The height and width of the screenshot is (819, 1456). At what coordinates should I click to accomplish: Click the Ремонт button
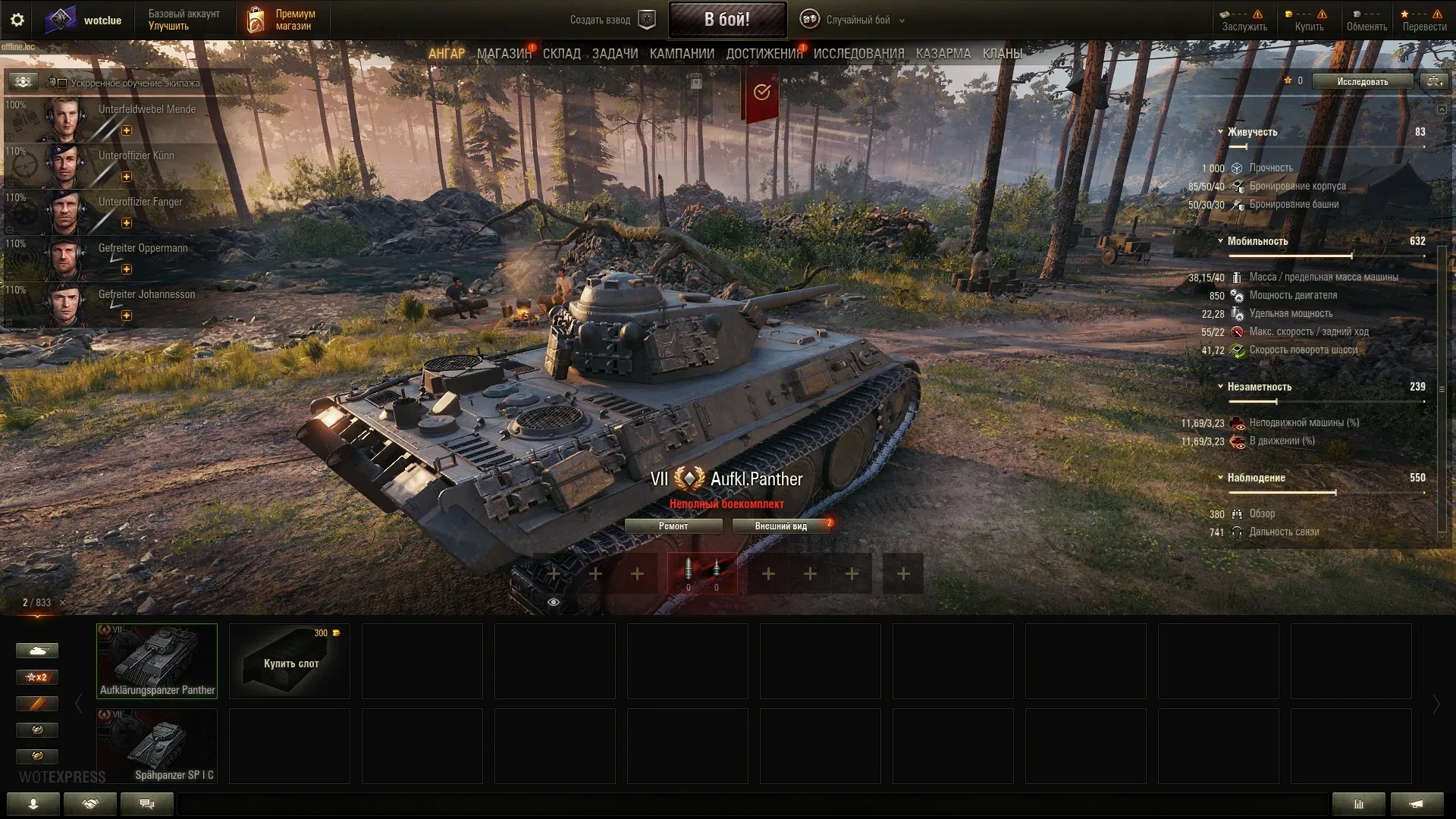tap(673, 526)
